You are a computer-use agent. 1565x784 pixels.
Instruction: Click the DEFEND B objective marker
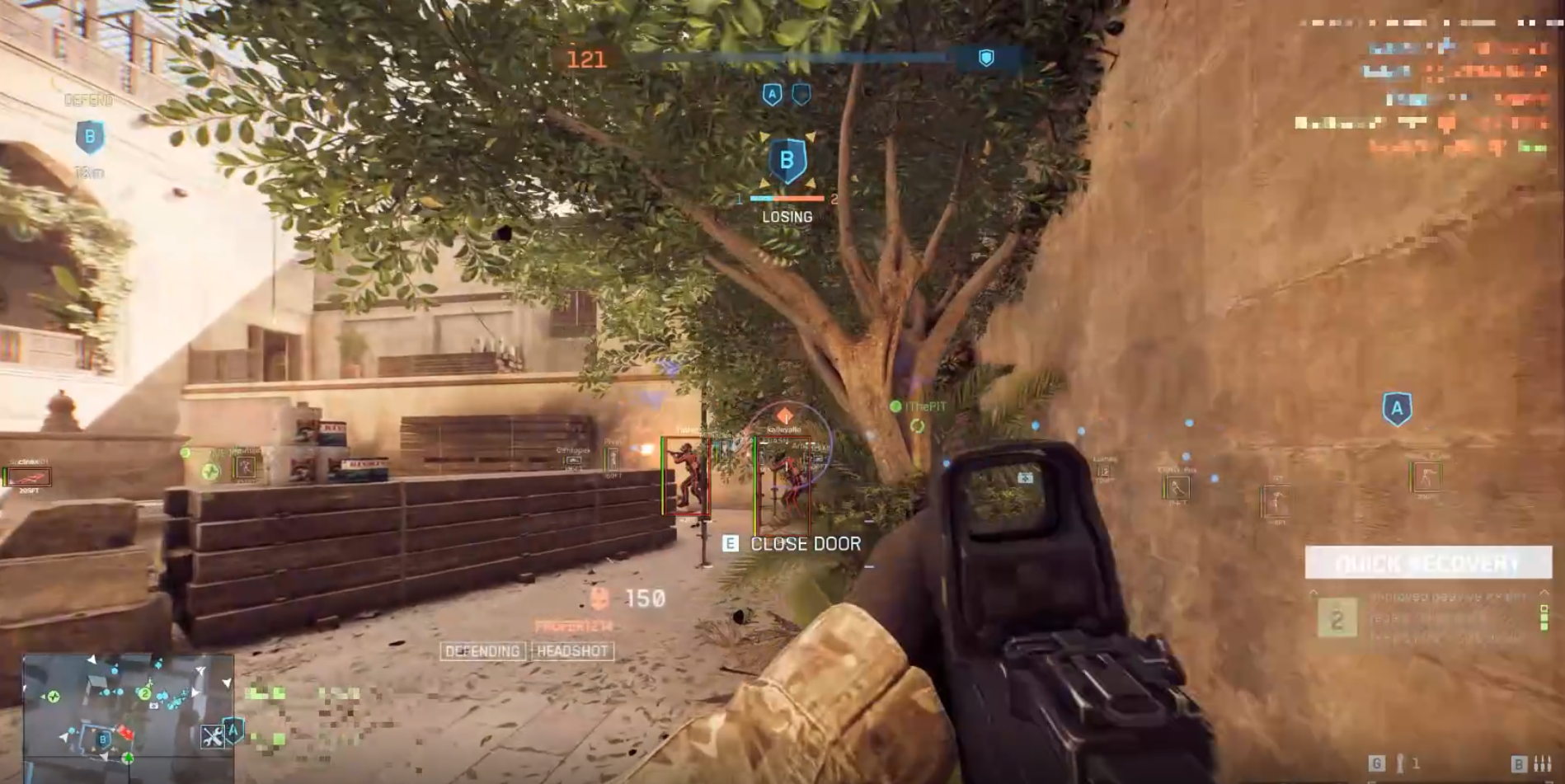(x=90, y=137)
